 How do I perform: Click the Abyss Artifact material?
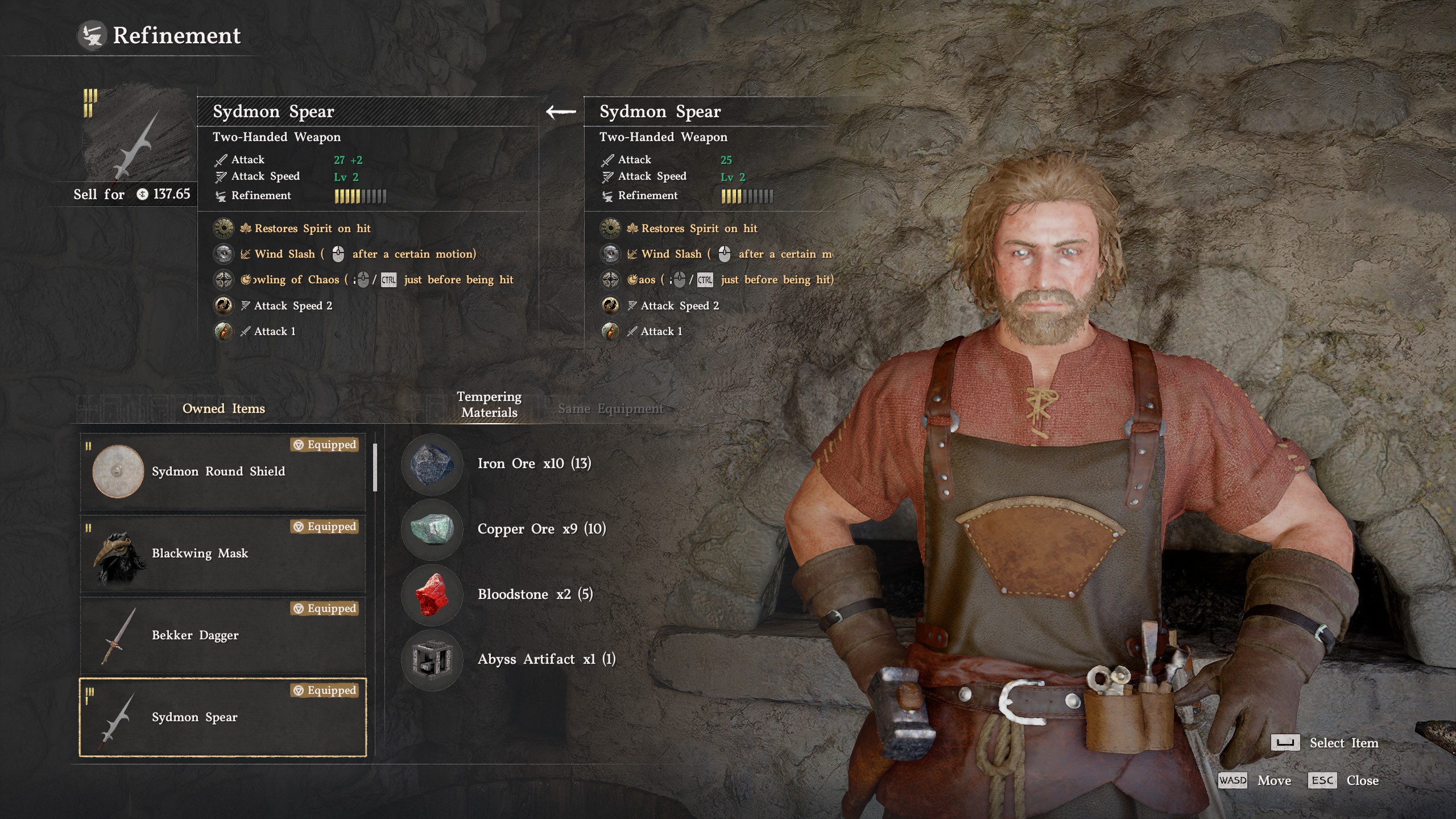pyautogui.click(x=432, y=660)
